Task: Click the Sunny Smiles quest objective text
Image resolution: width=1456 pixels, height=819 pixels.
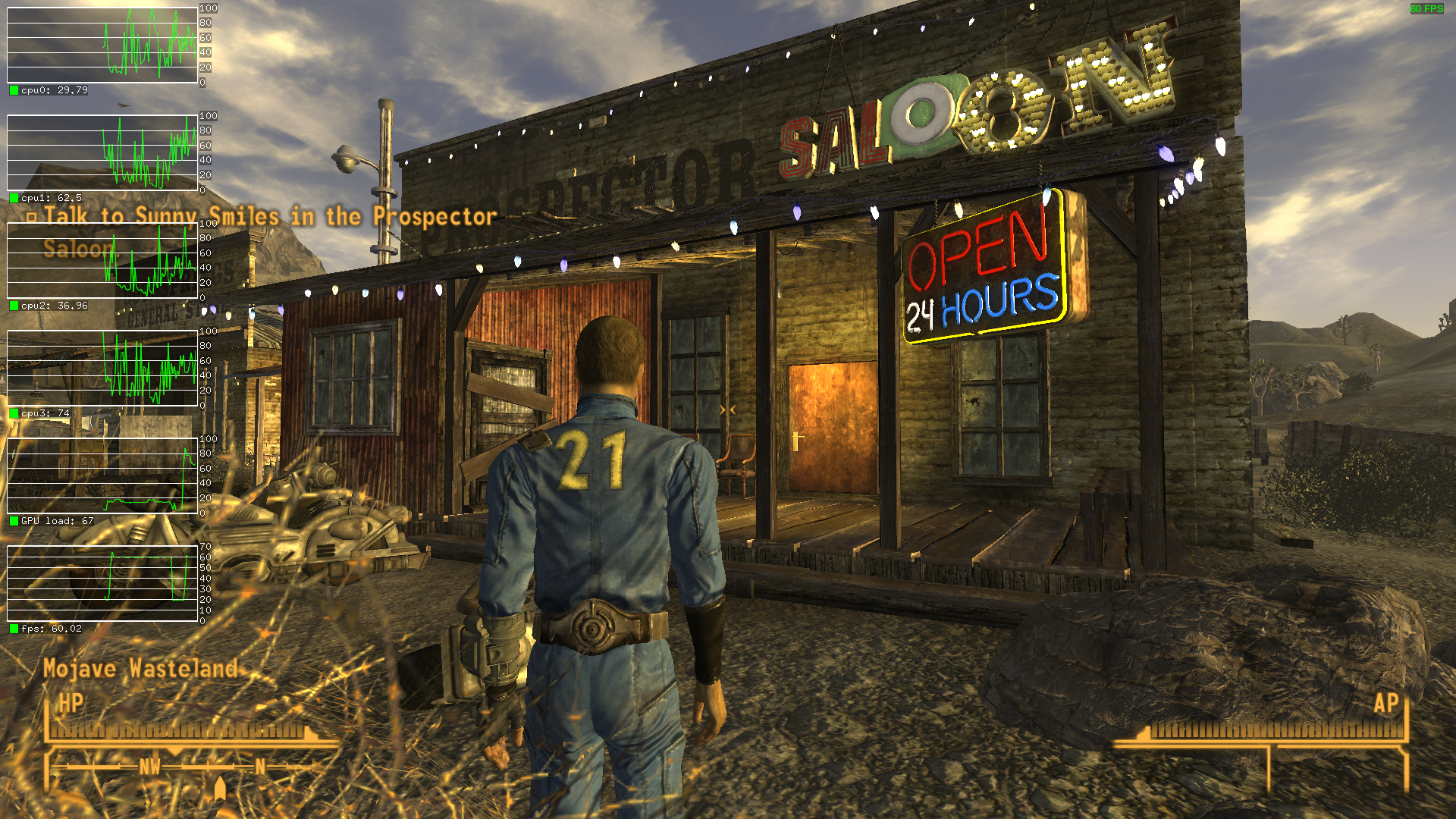Action: [269, 217]
